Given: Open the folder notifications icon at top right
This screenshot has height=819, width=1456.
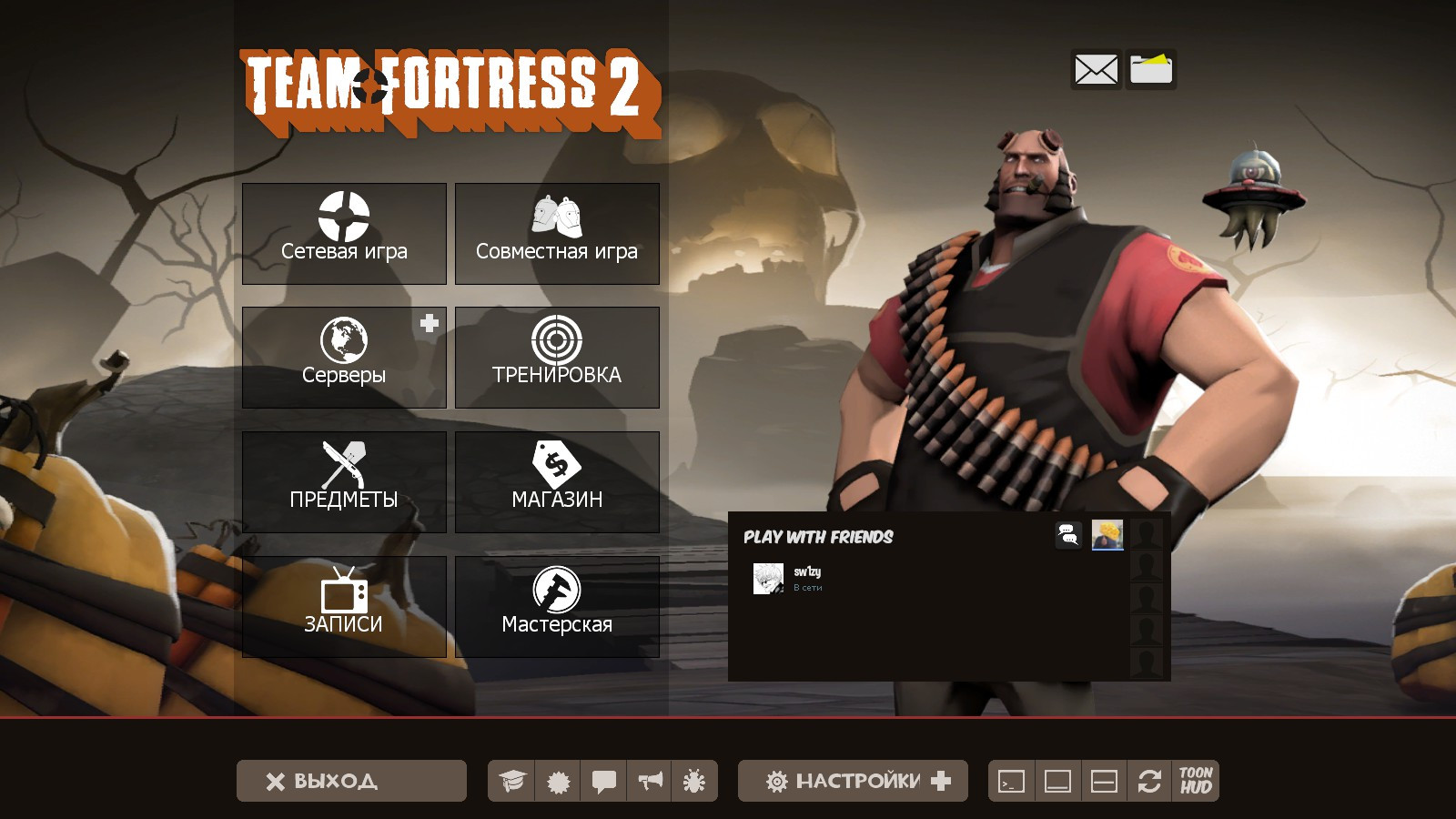Looking at the screenshot, I should tap(1151, 69).
